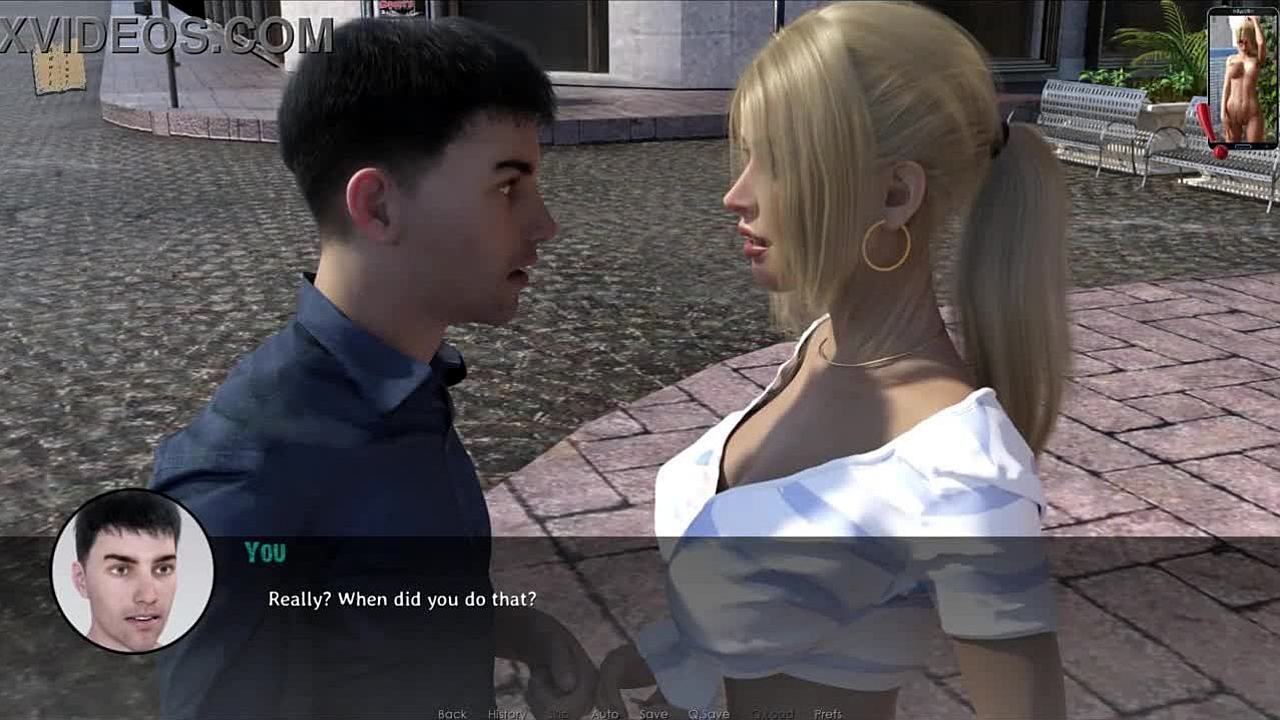Image resolution: width=1280 pixels, height=720 pixels.
Task: Open Prefs settings
Action: [828, 714]
